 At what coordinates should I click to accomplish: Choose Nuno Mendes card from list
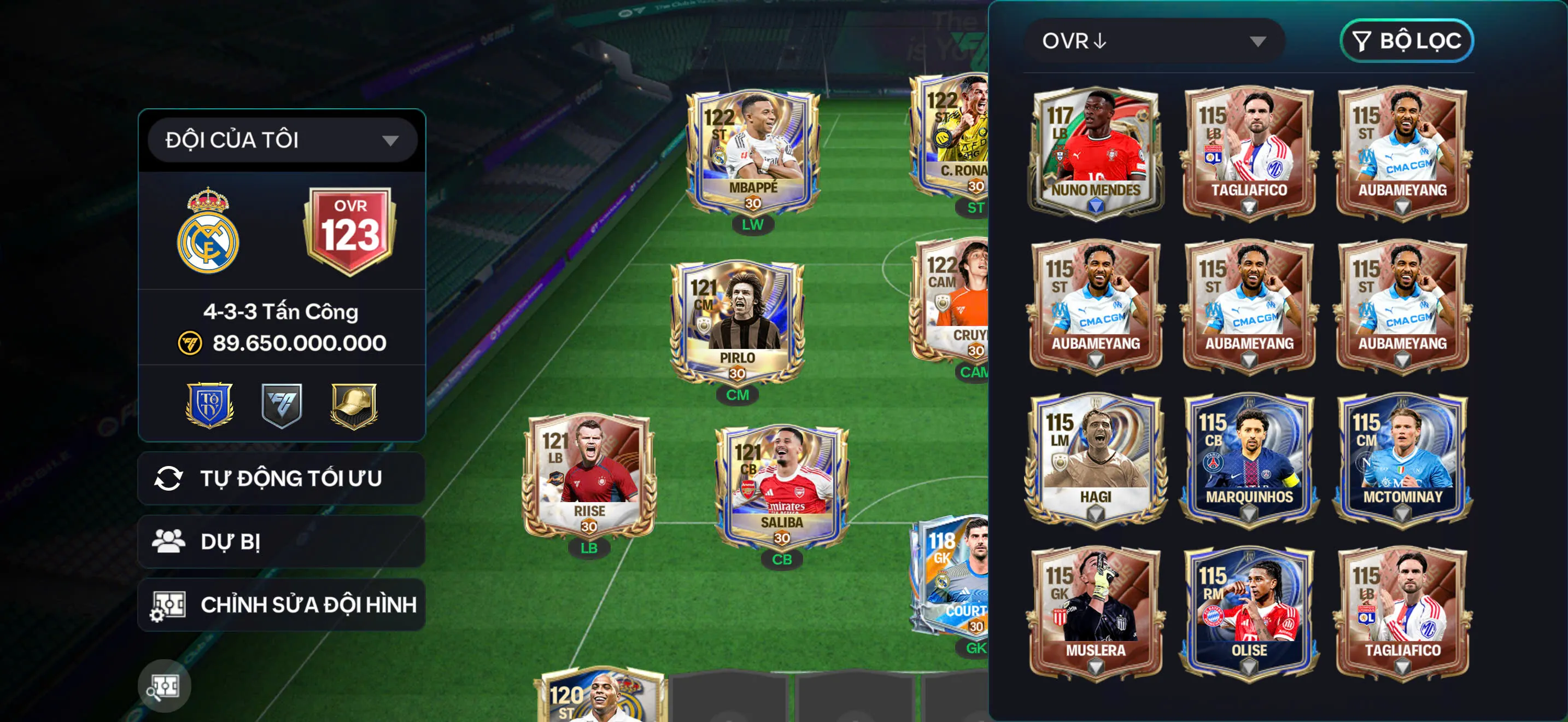click(x=1095, y=152)
